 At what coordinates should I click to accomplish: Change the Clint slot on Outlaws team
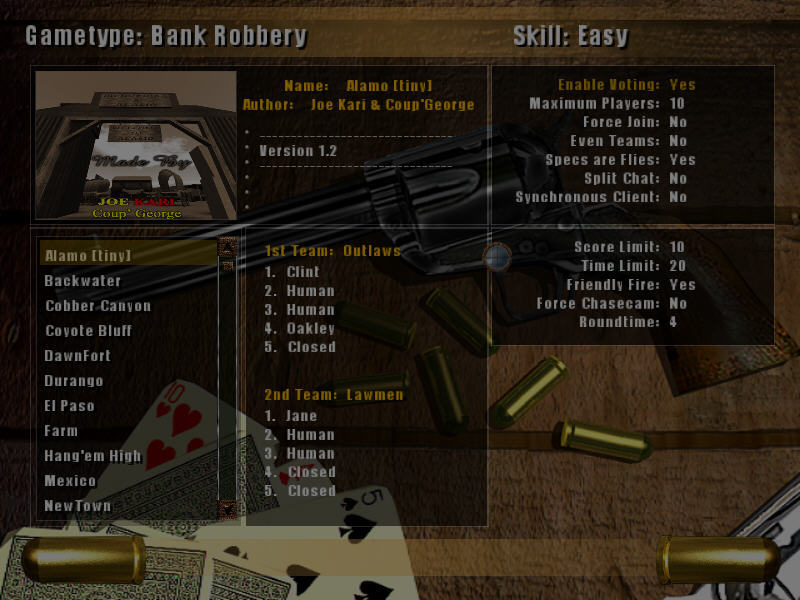click(x=302, y=272)
